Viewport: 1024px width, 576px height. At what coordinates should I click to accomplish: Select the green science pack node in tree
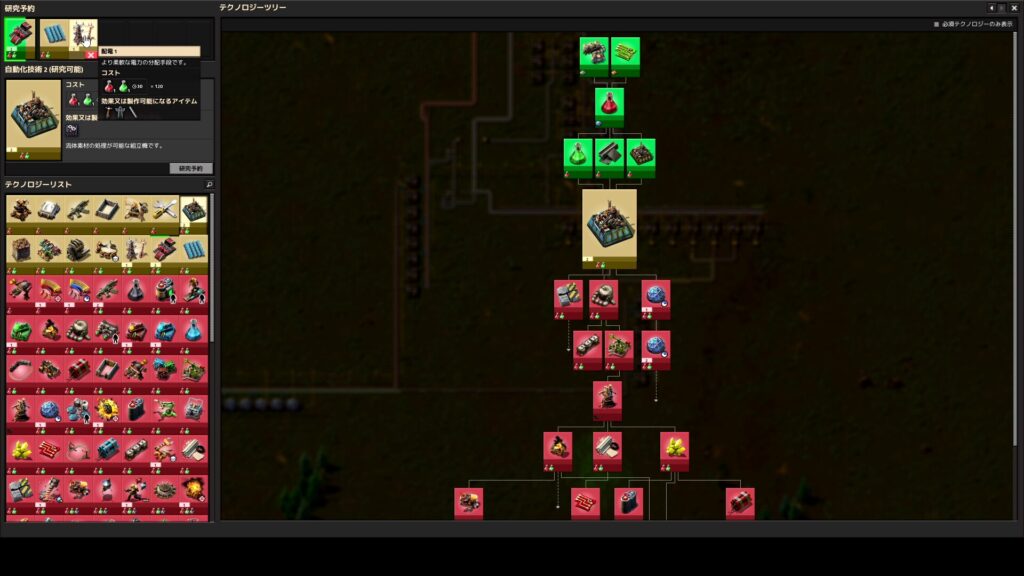pyautogui.click(x=578, y=156)
